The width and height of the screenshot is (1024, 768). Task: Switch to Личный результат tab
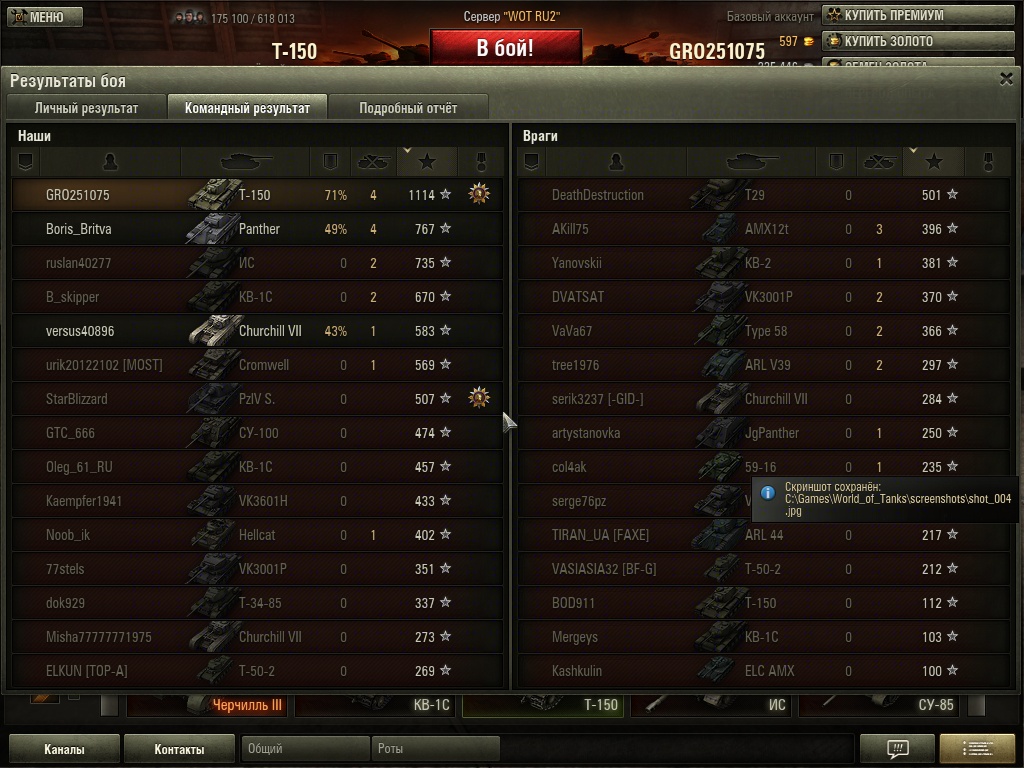pyautogui.click(x=86, y=108)
